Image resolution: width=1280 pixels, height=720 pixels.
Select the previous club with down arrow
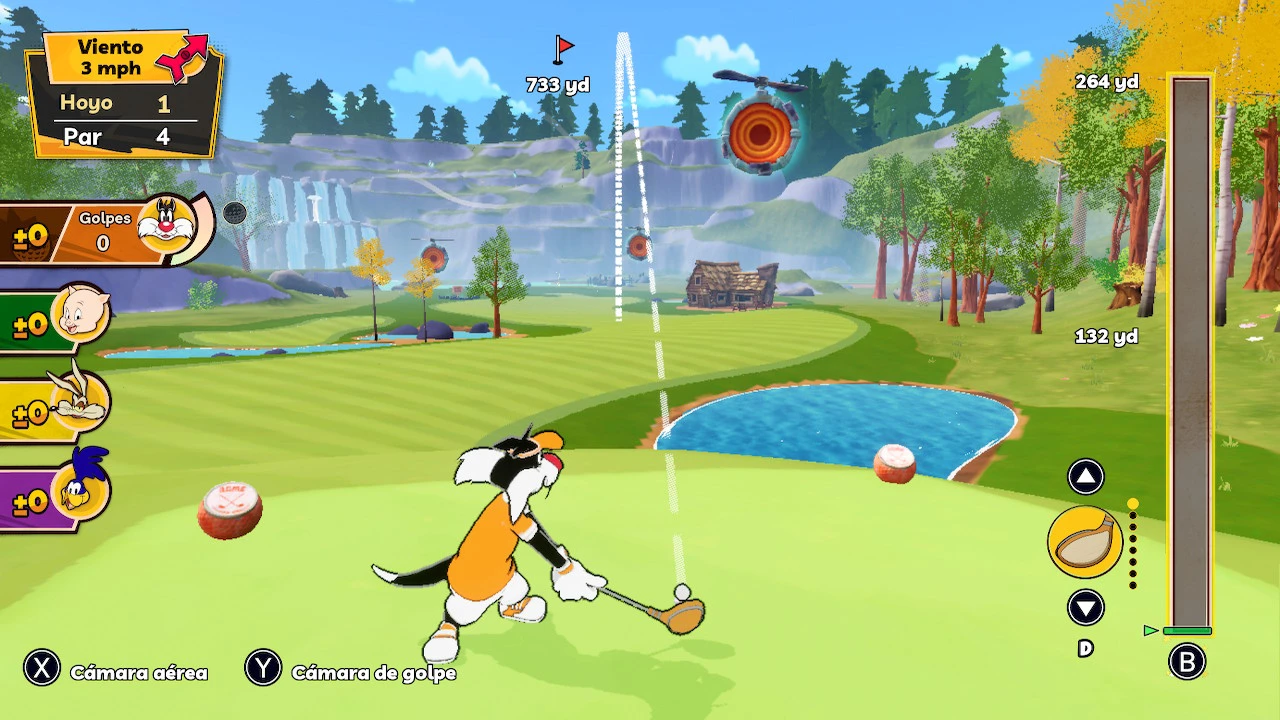point(1085,607)
